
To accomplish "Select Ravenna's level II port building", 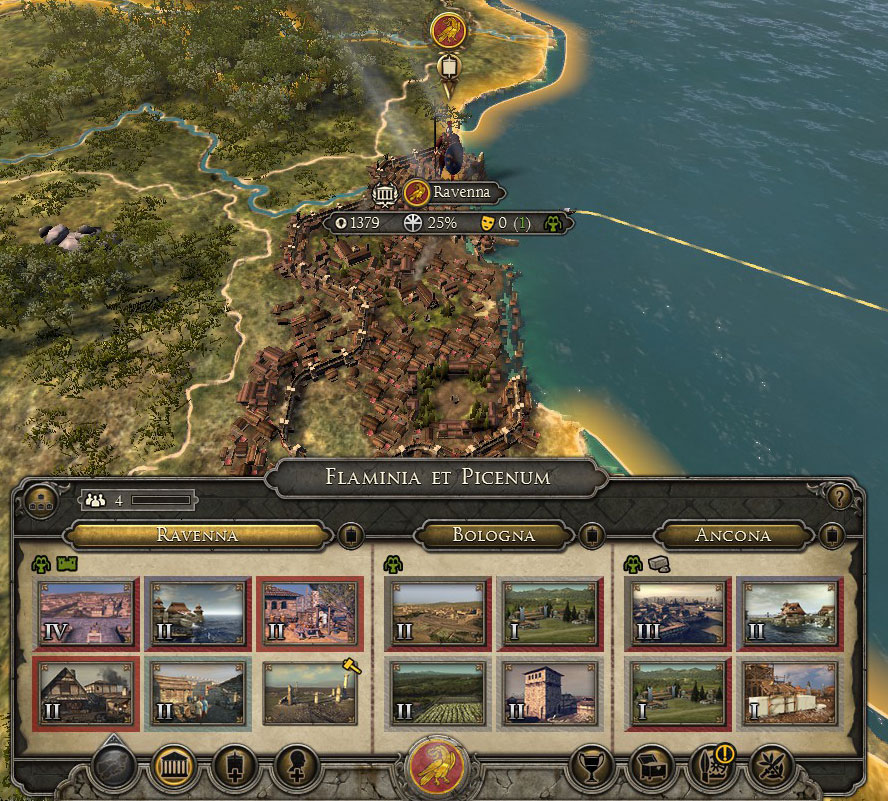I will tap(197, 613).
